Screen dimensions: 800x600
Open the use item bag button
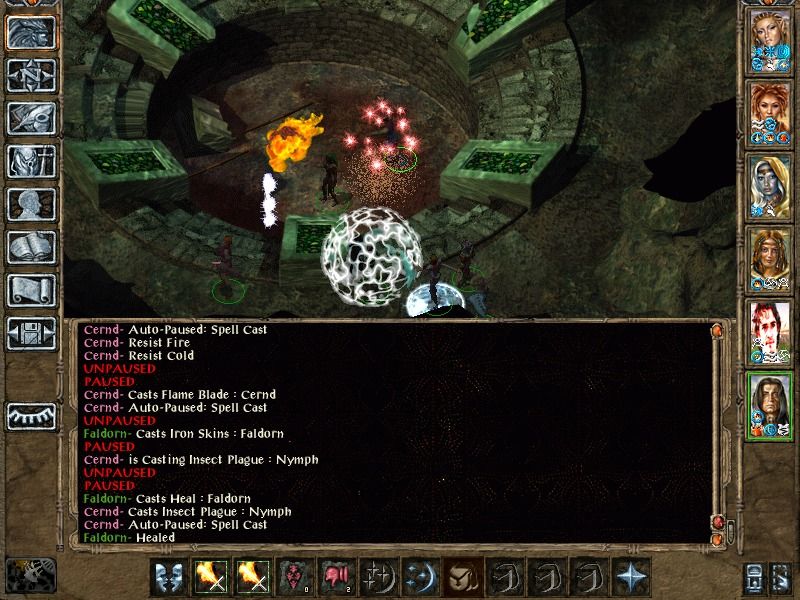[x=461, y=577]
